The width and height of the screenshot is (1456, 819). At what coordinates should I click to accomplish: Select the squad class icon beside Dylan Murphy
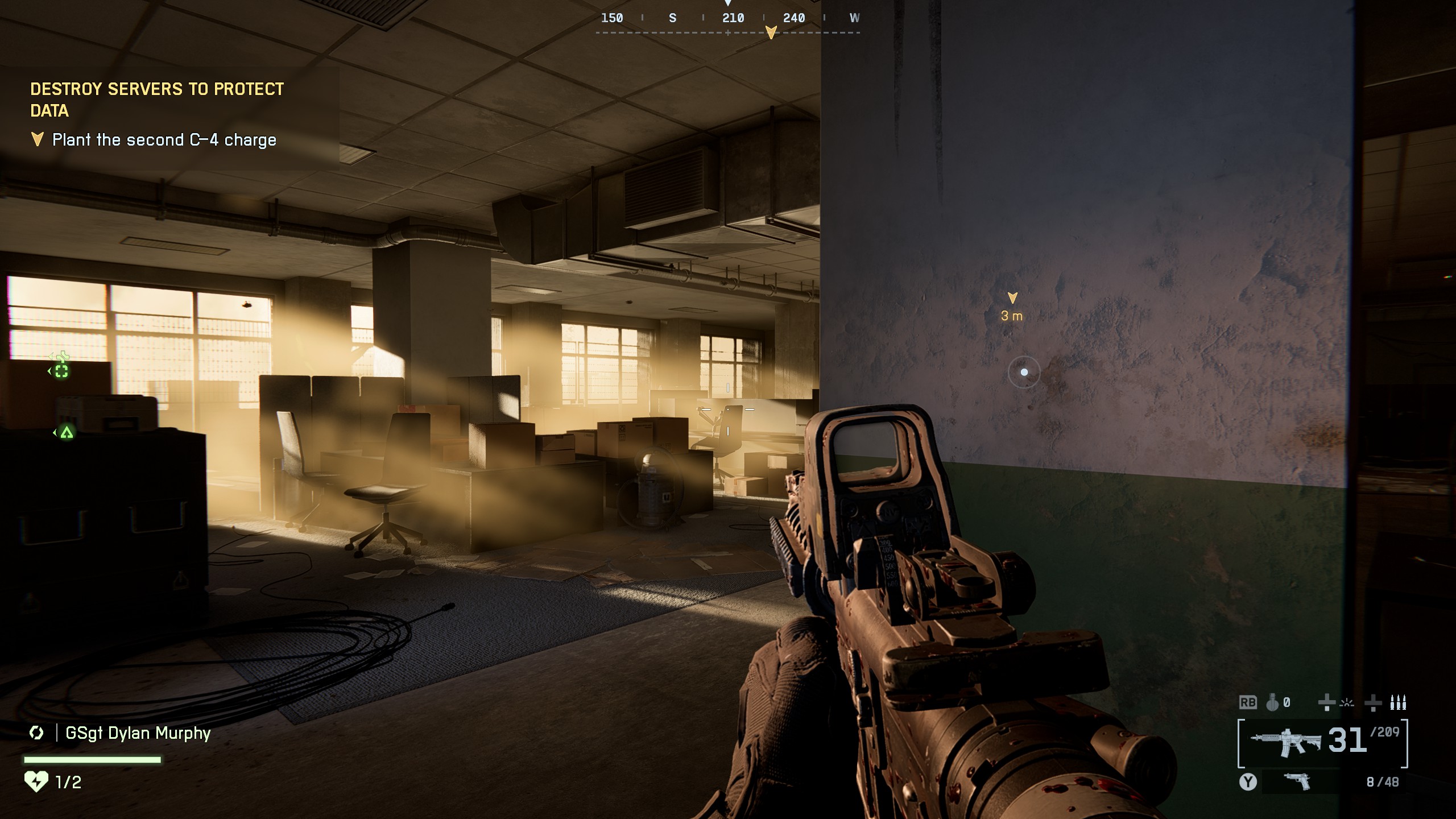pyautogui.click(x=36, y=733)
